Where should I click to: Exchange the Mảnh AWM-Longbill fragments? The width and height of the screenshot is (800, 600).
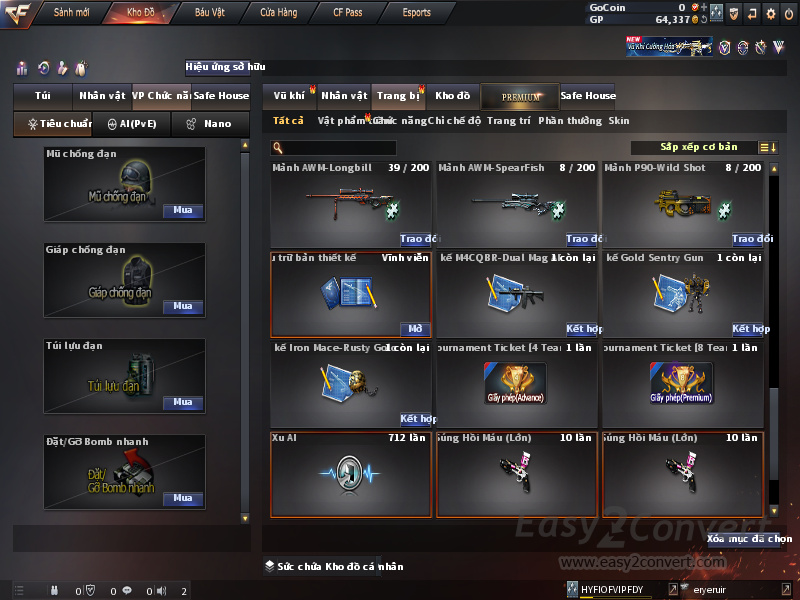click(419, 239)
